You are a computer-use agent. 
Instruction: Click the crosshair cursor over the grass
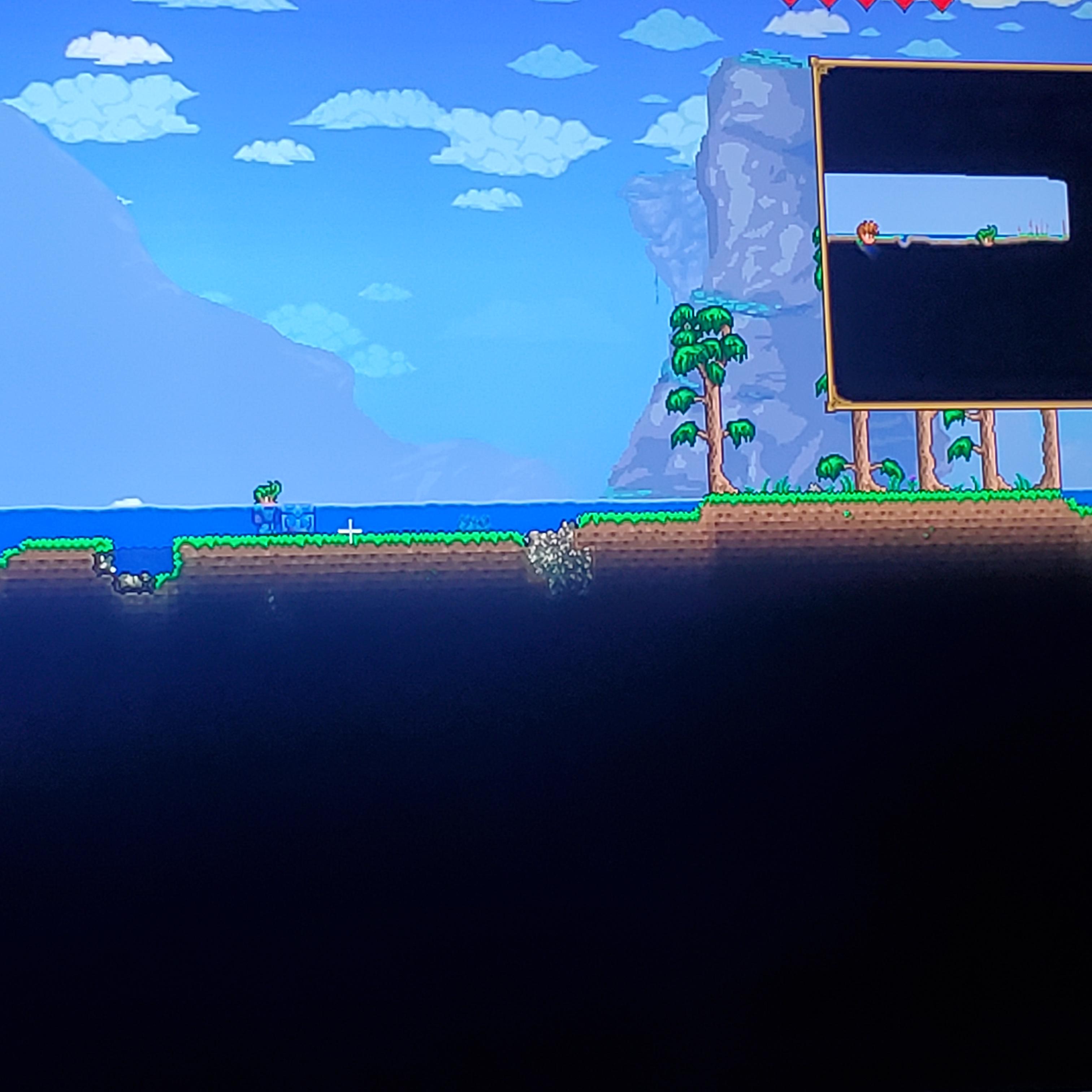(350, 531)
